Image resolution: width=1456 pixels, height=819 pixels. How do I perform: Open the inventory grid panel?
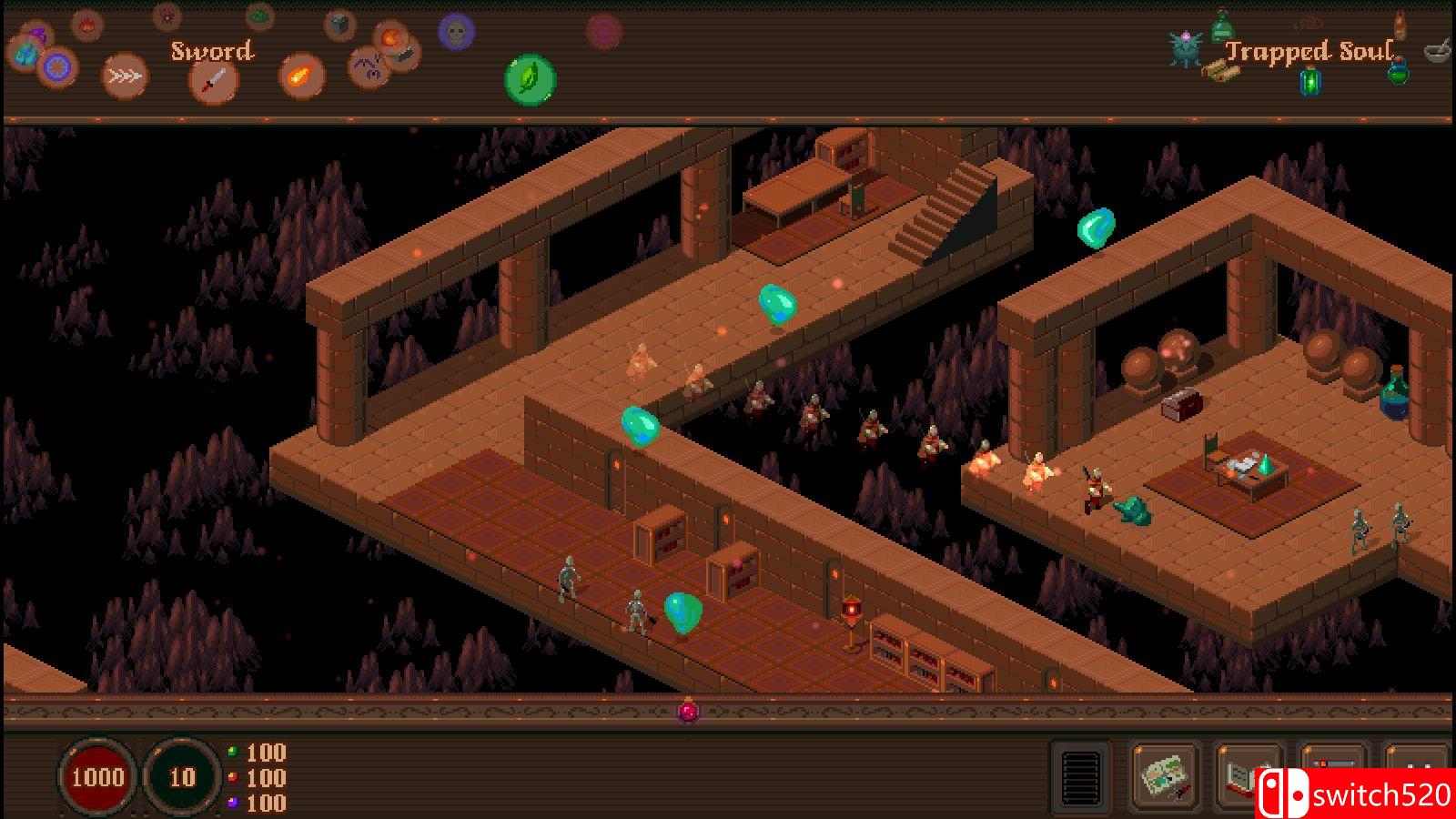pos(1080,779)
